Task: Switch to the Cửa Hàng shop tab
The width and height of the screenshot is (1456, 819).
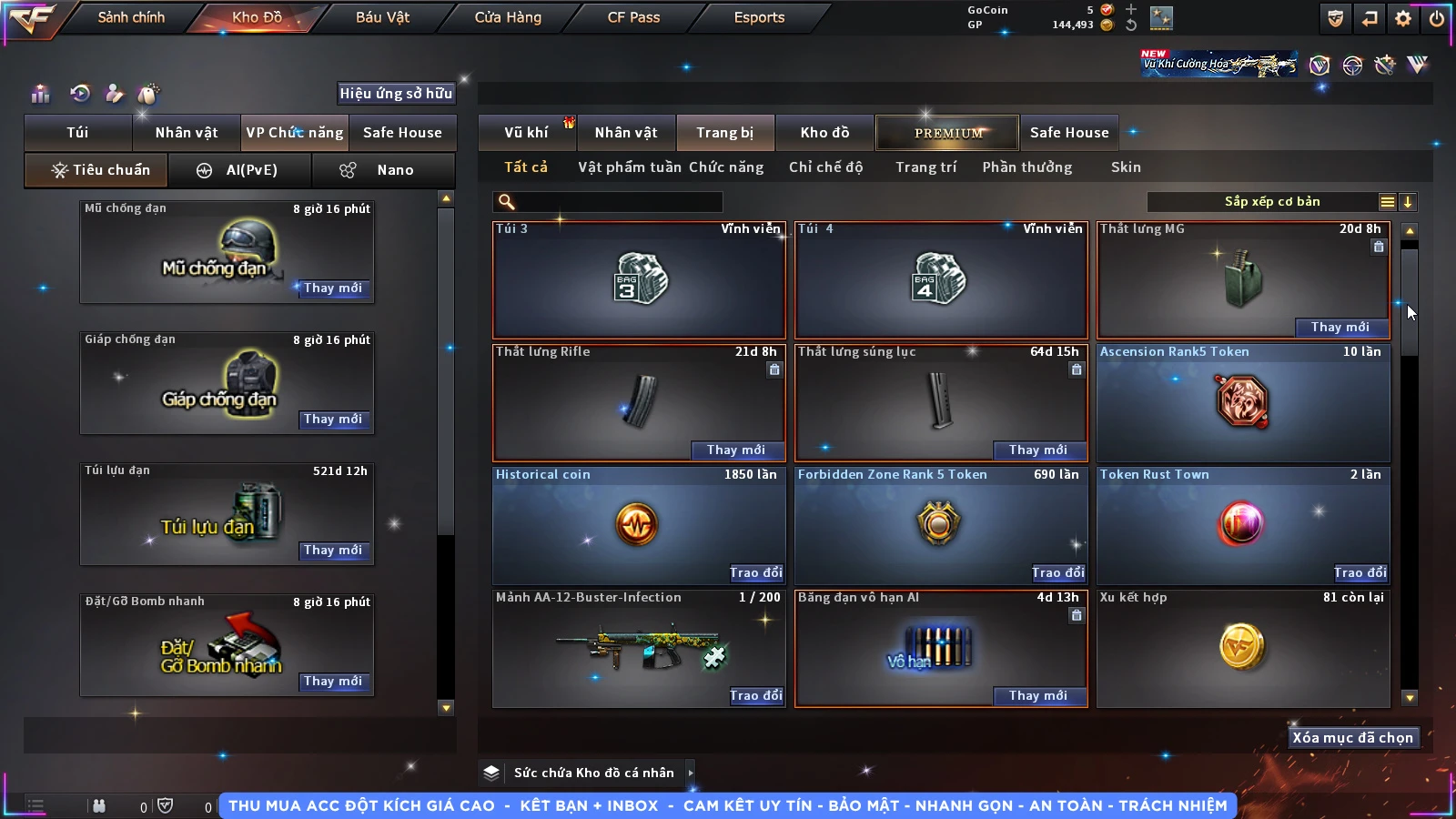Action: point(508,17)
